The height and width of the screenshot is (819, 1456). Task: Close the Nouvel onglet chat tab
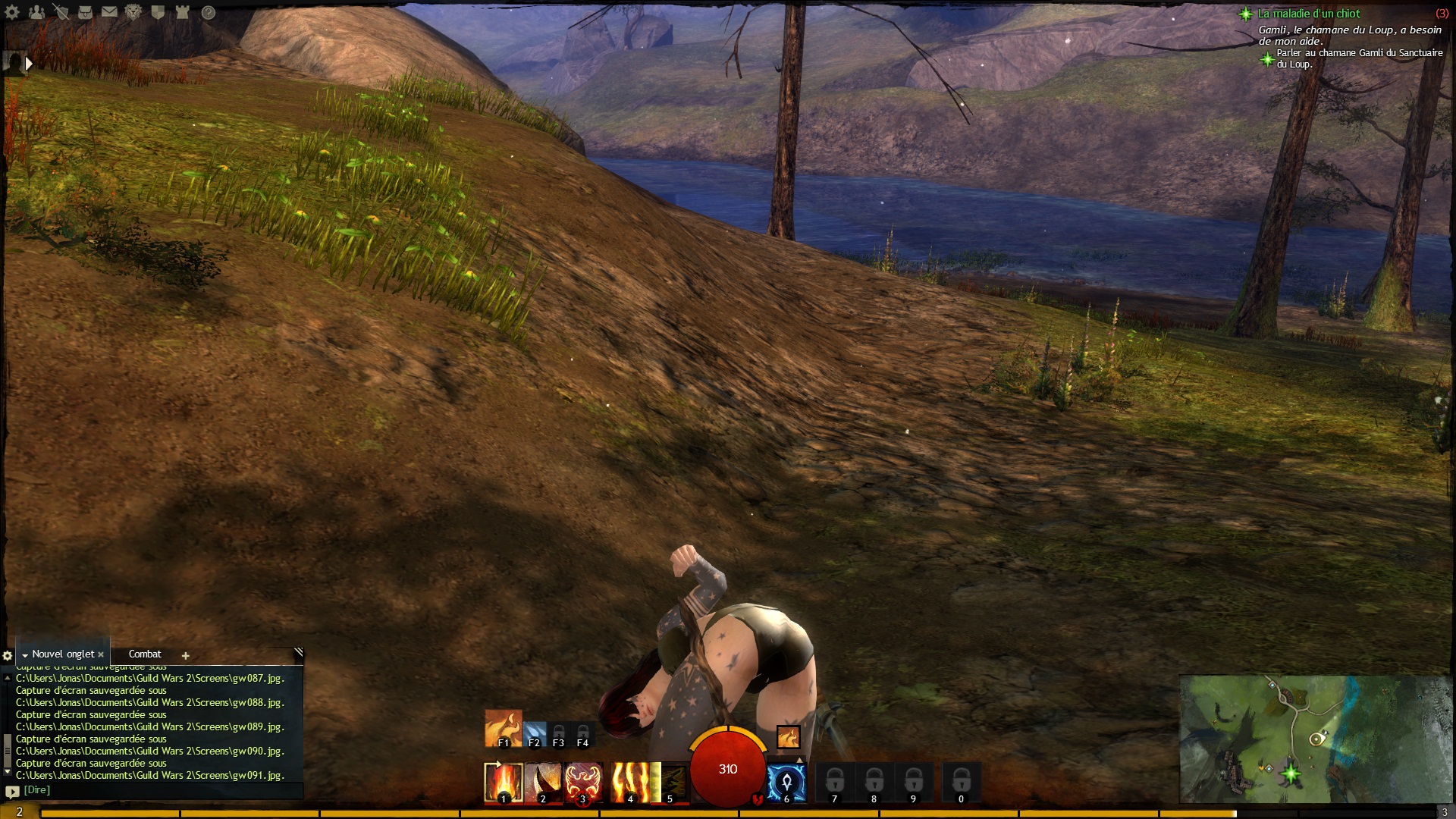coord(101,654)
